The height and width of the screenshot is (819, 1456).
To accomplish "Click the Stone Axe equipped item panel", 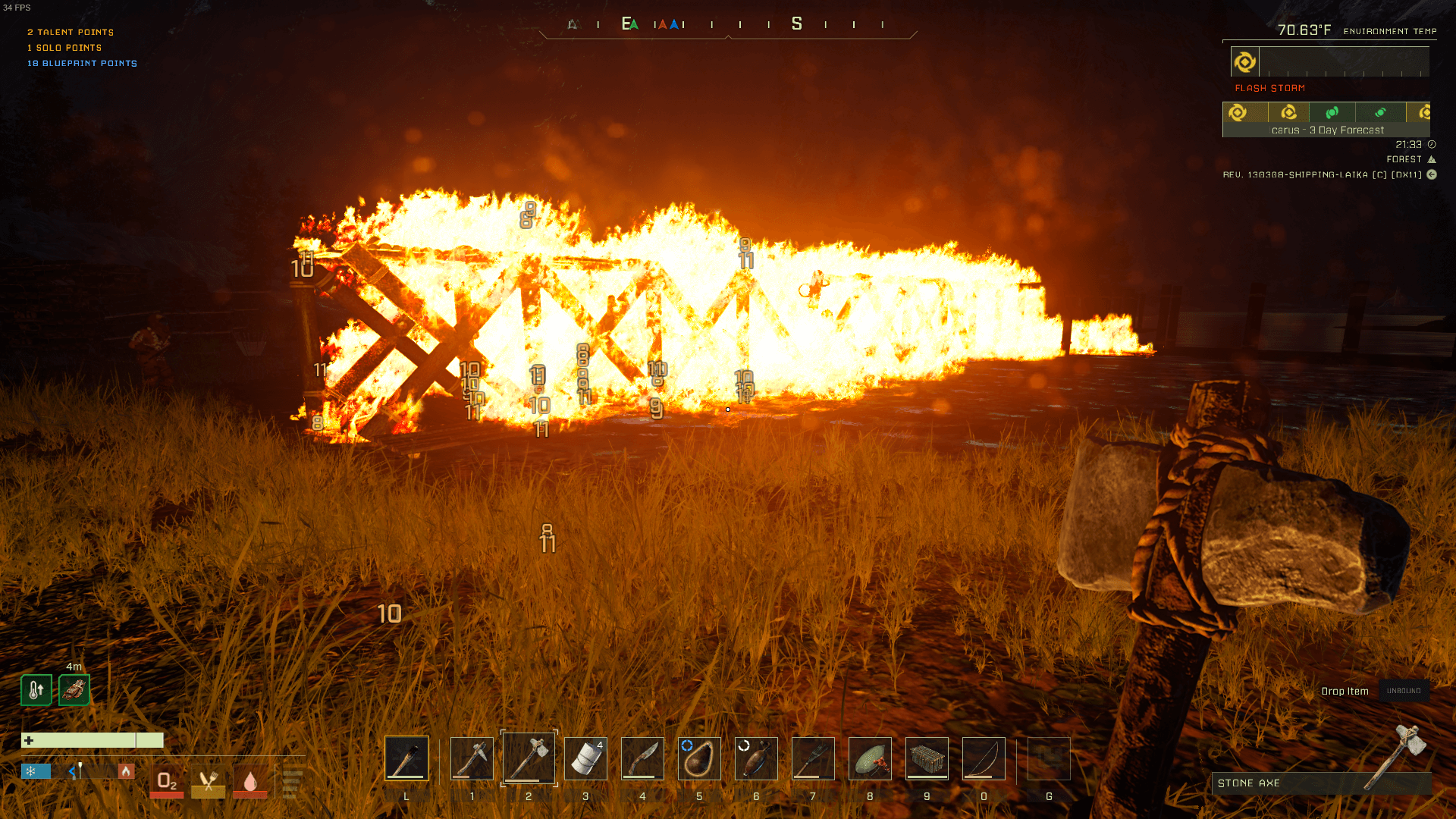I will point(1321,783).
